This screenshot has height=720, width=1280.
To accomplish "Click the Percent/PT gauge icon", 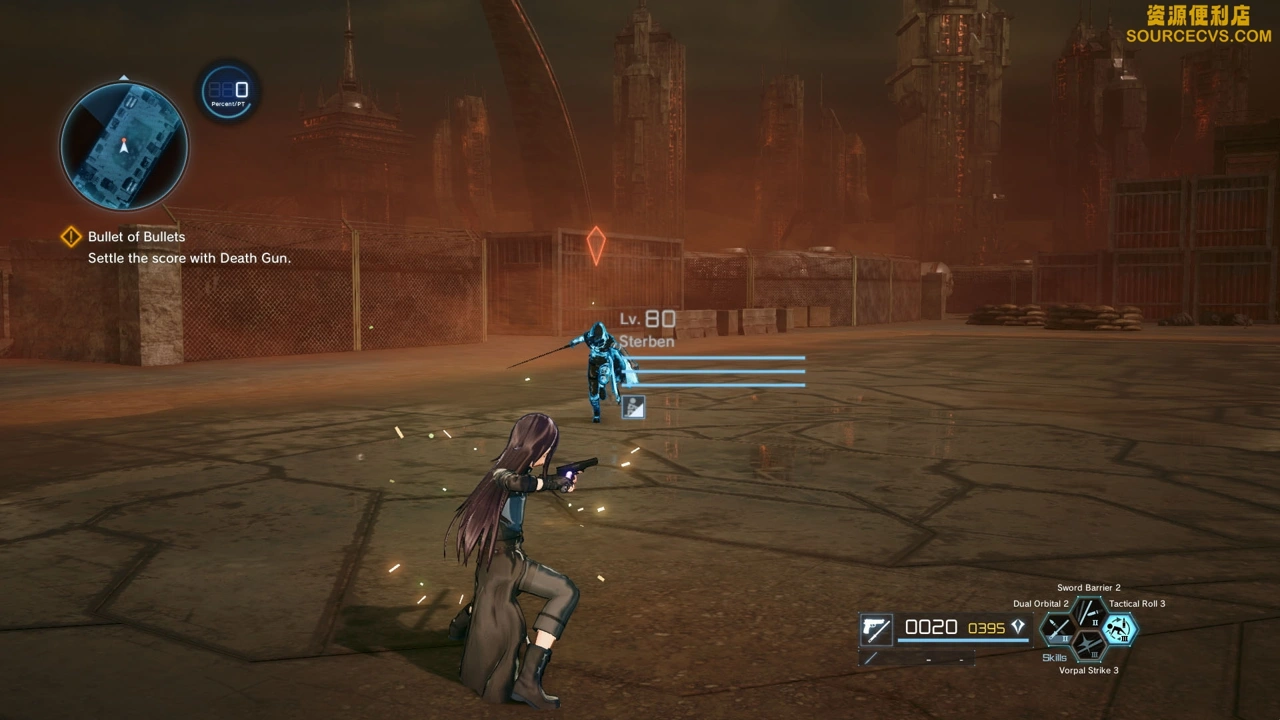I will click(229, 92).
